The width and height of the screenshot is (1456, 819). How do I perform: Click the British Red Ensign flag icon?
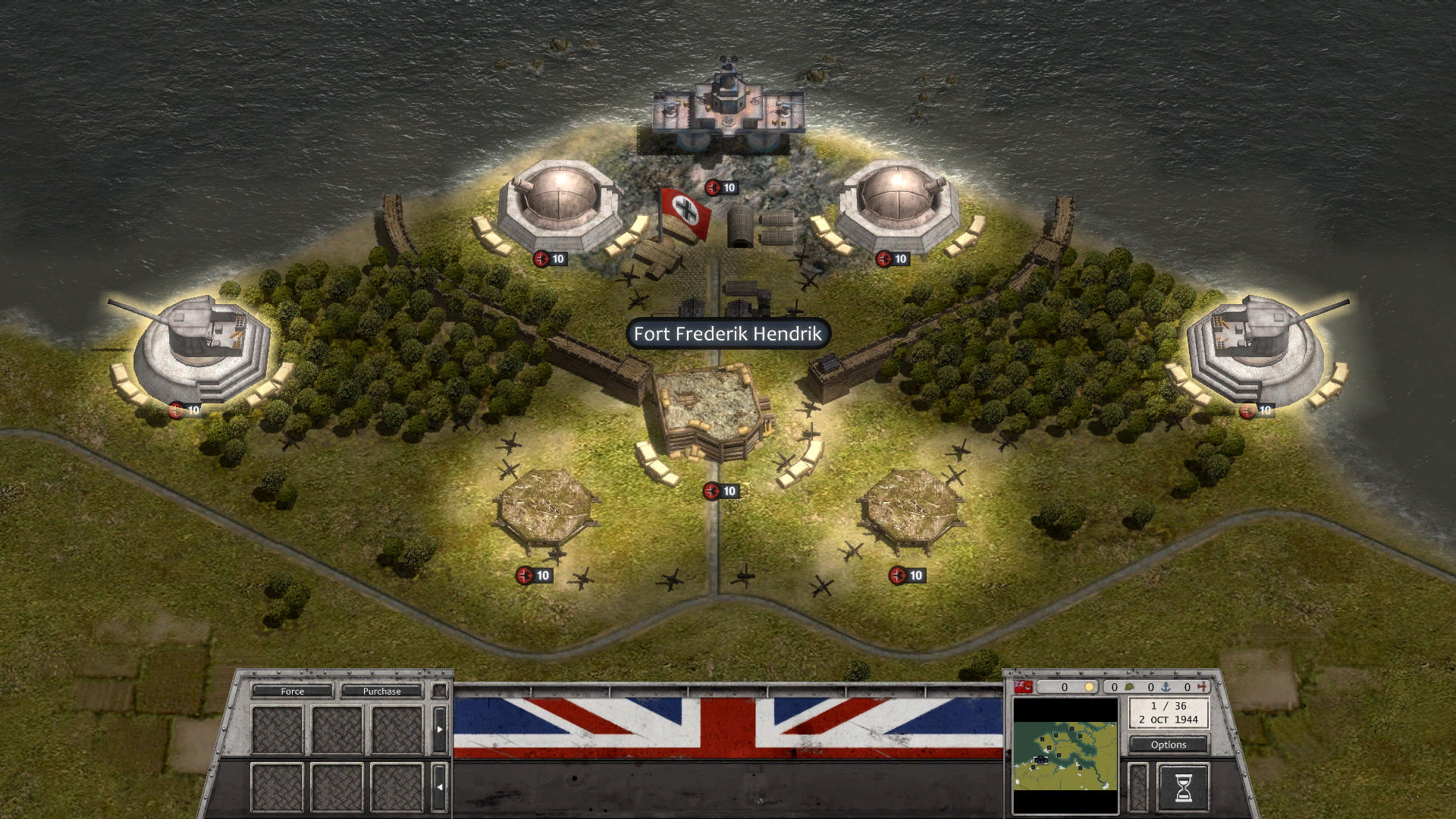pos(1022,688)
